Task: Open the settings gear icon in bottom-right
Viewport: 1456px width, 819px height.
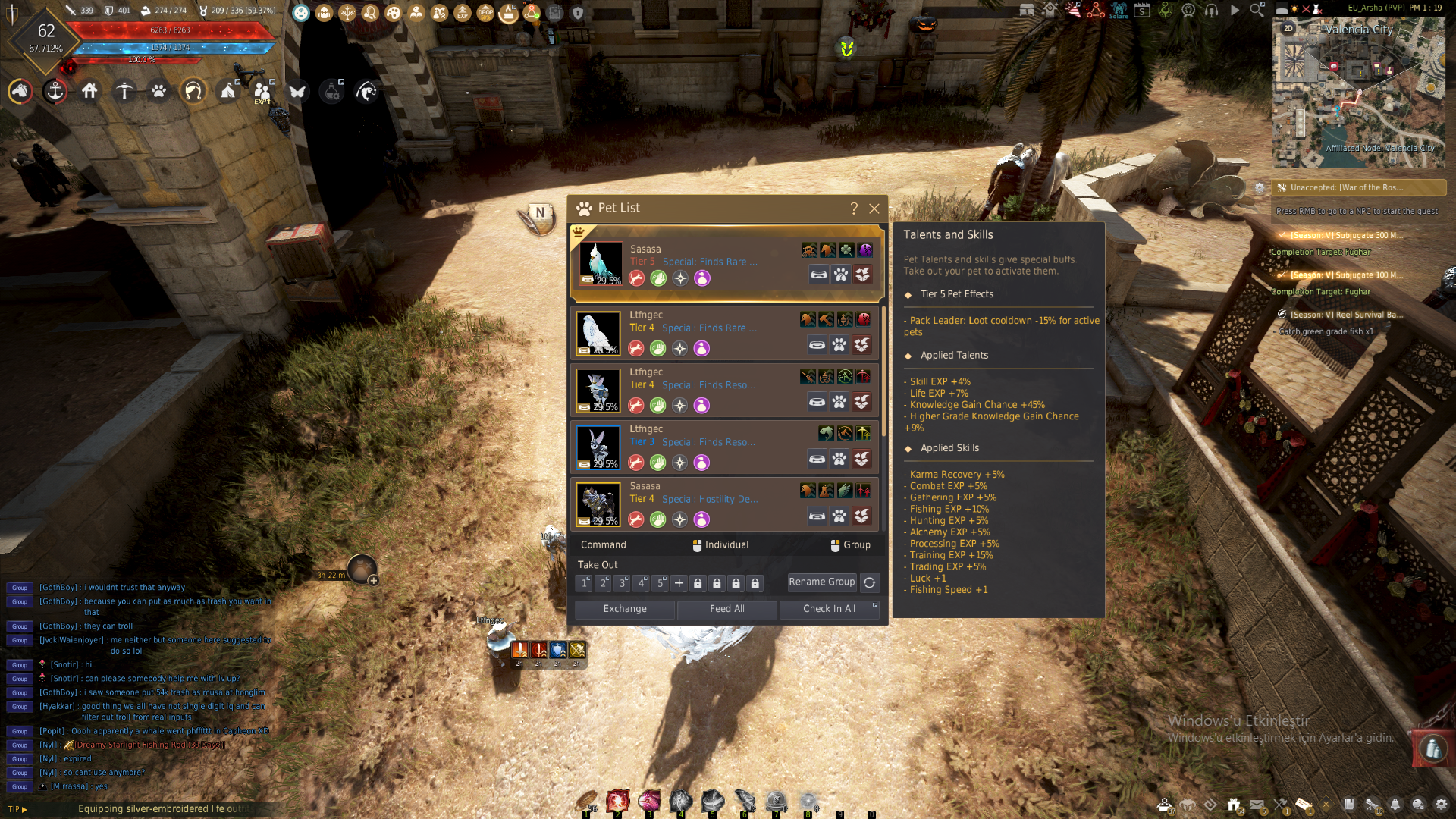Action: coord(1441,805)
